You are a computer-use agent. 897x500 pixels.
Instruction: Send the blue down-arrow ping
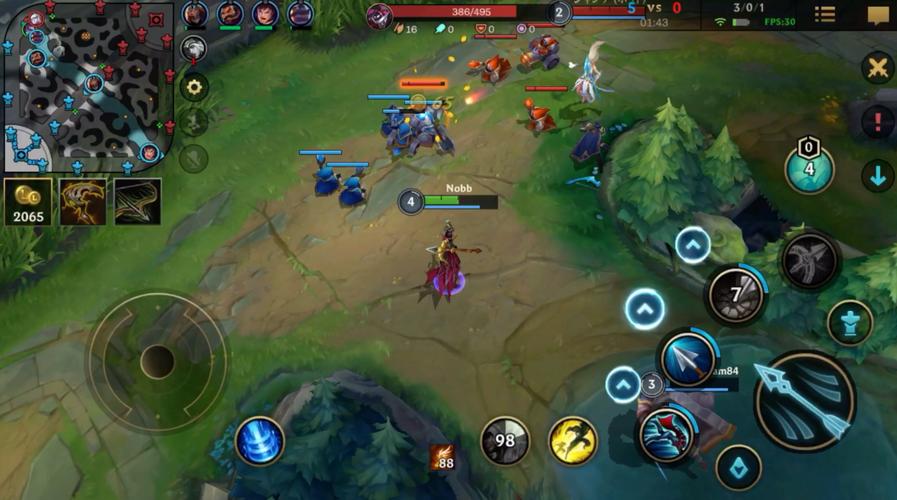[877, 176]
